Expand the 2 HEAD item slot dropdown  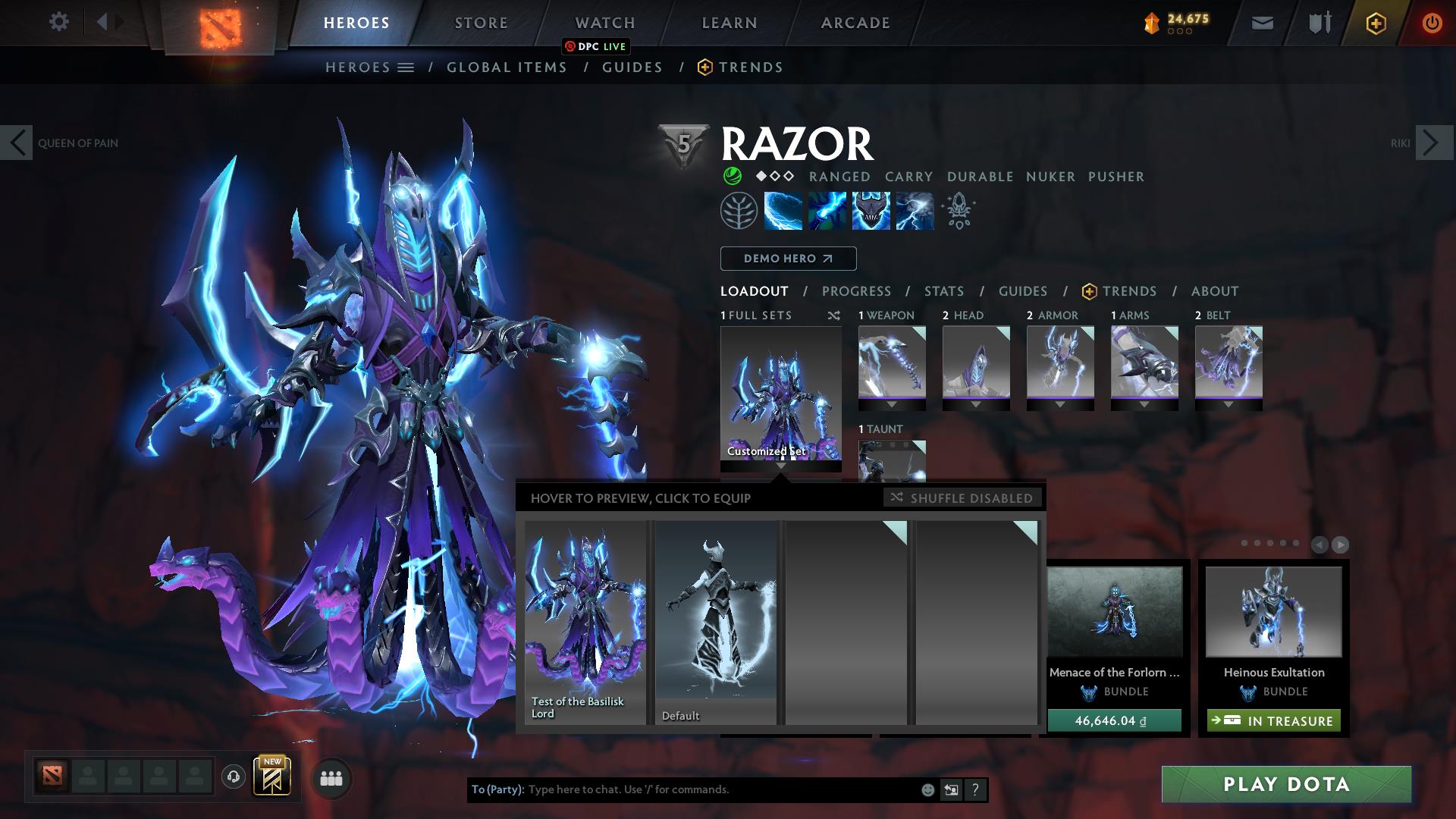(977, 403)
